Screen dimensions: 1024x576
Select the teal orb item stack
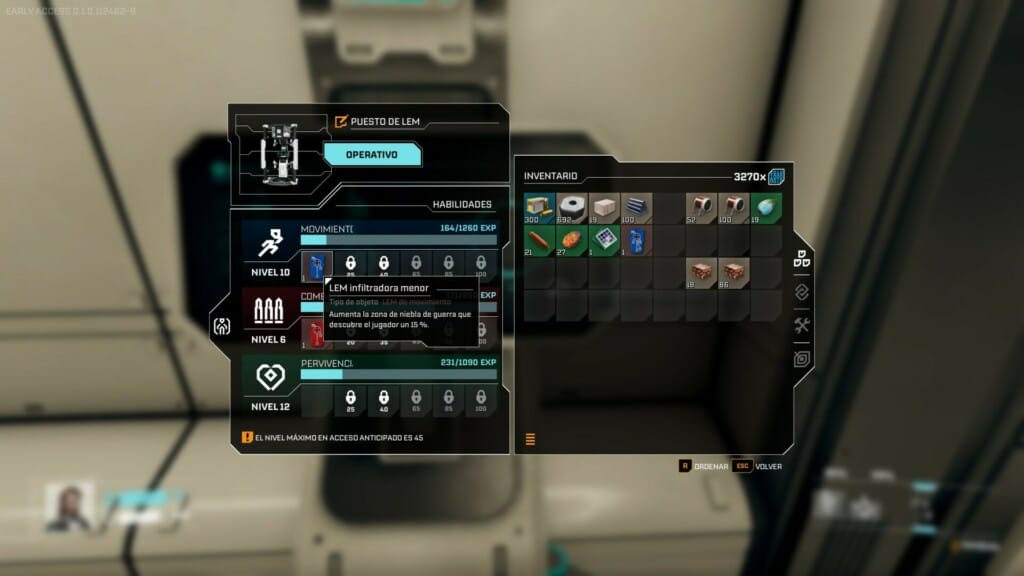tap(766, 208)
